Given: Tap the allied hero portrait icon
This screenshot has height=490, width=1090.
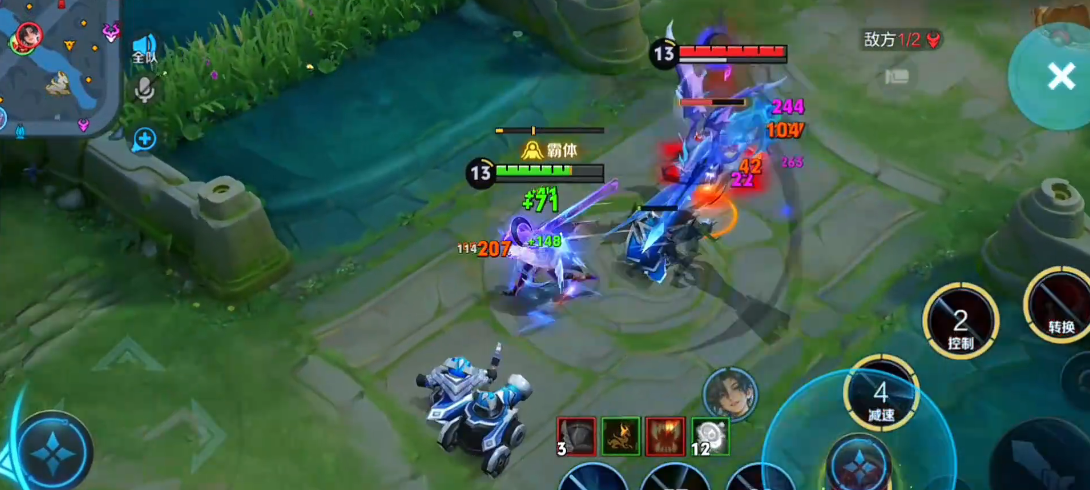Looking at the screenshot, I should (x=729, y=393).
